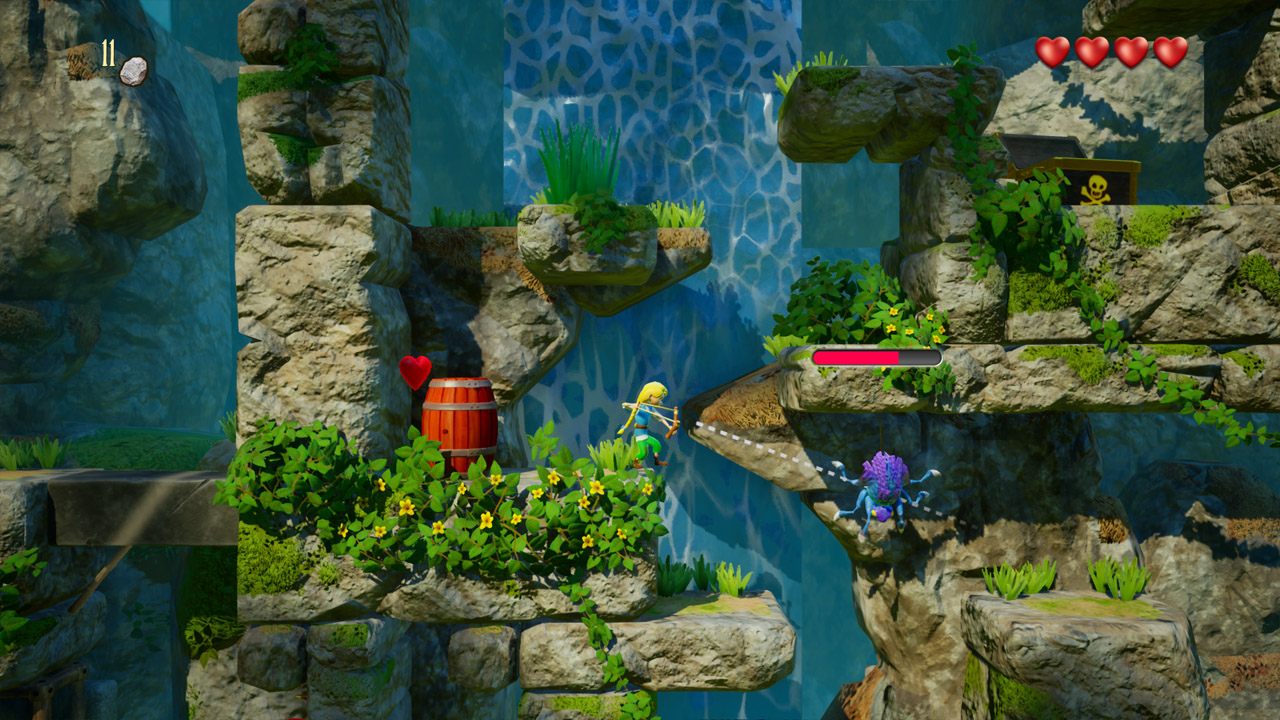Select the second heart in the health bar
Image resolution: width=1280 pixels, height=720 pixels.
point(1091,50)
